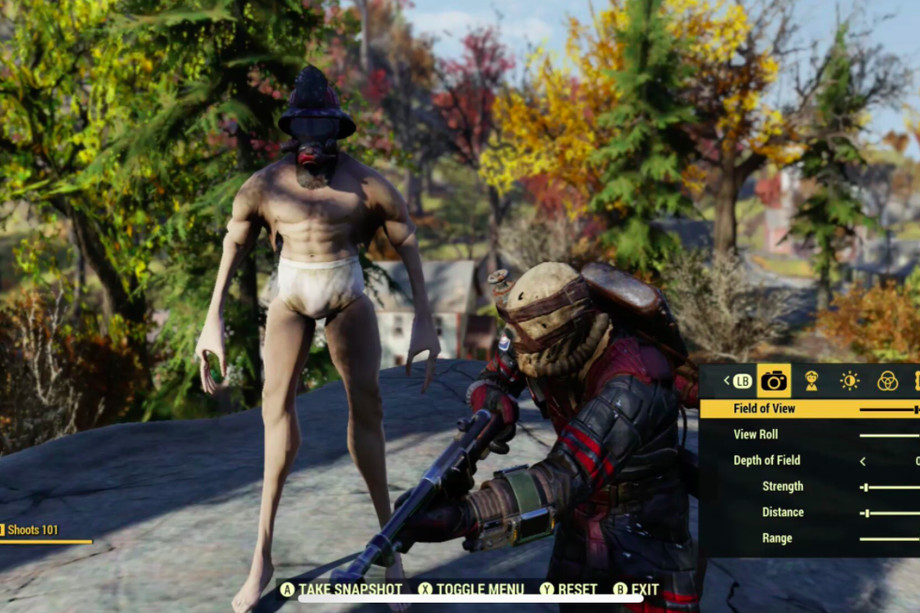
Task: Select the camera settings tab
Action: tap(773, 381)
